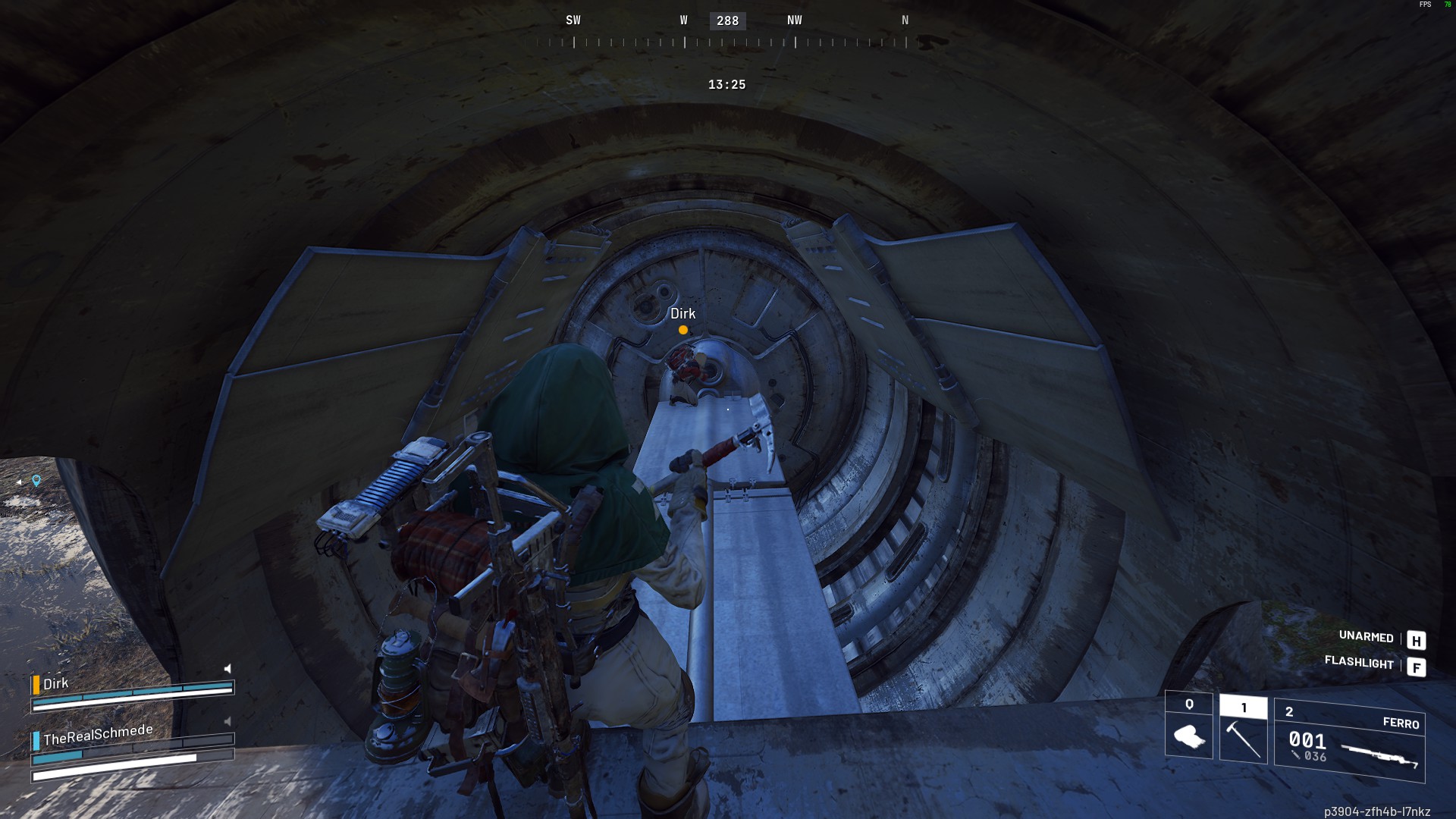
Task: Toggle TheRealSchmede's voice speaker icon
Action: 227,721
